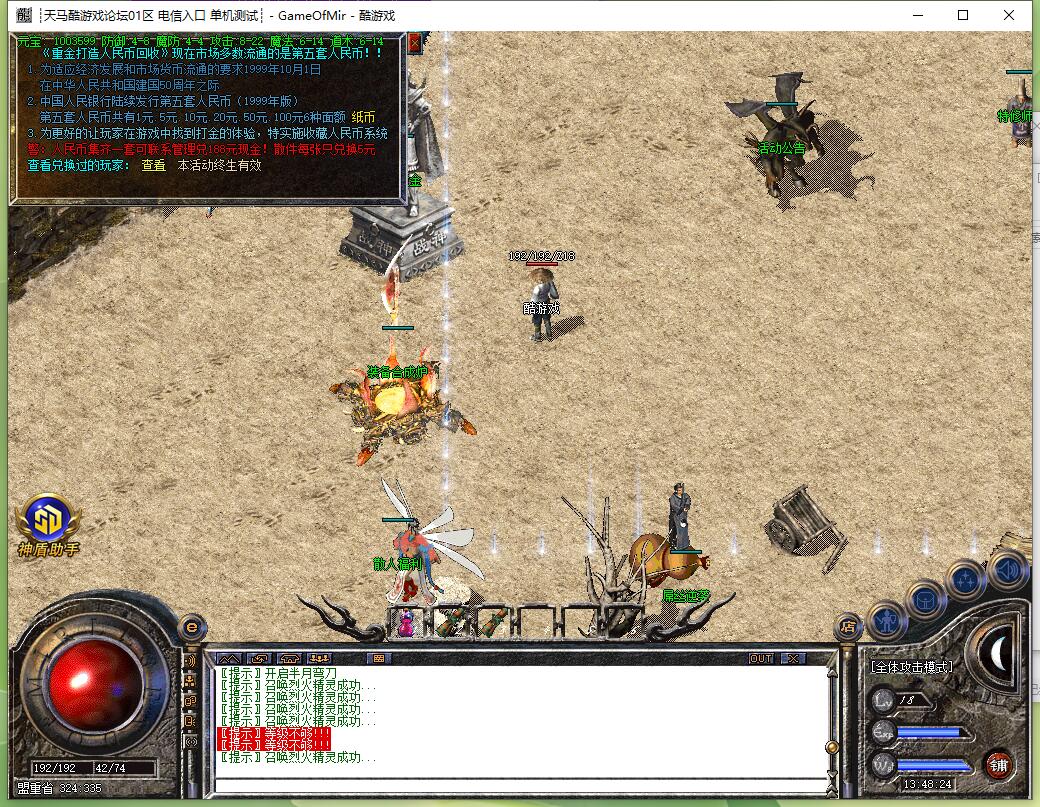Screen dimensions: 1040x807
Task: Open the character figure panel
Action: [x=887, y=620]
